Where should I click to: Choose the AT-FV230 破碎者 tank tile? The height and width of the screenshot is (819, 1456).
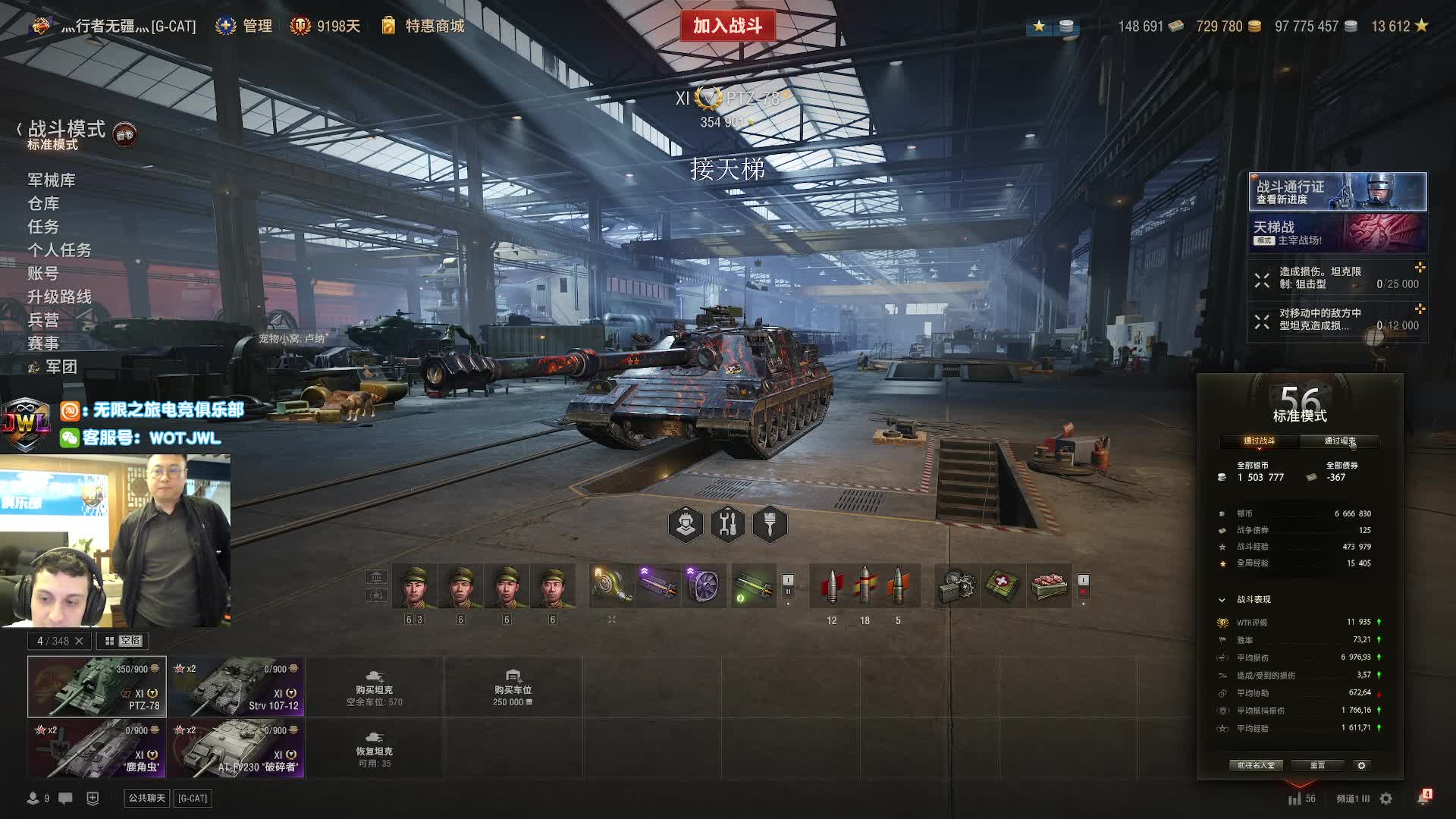[x=237, y=748]
